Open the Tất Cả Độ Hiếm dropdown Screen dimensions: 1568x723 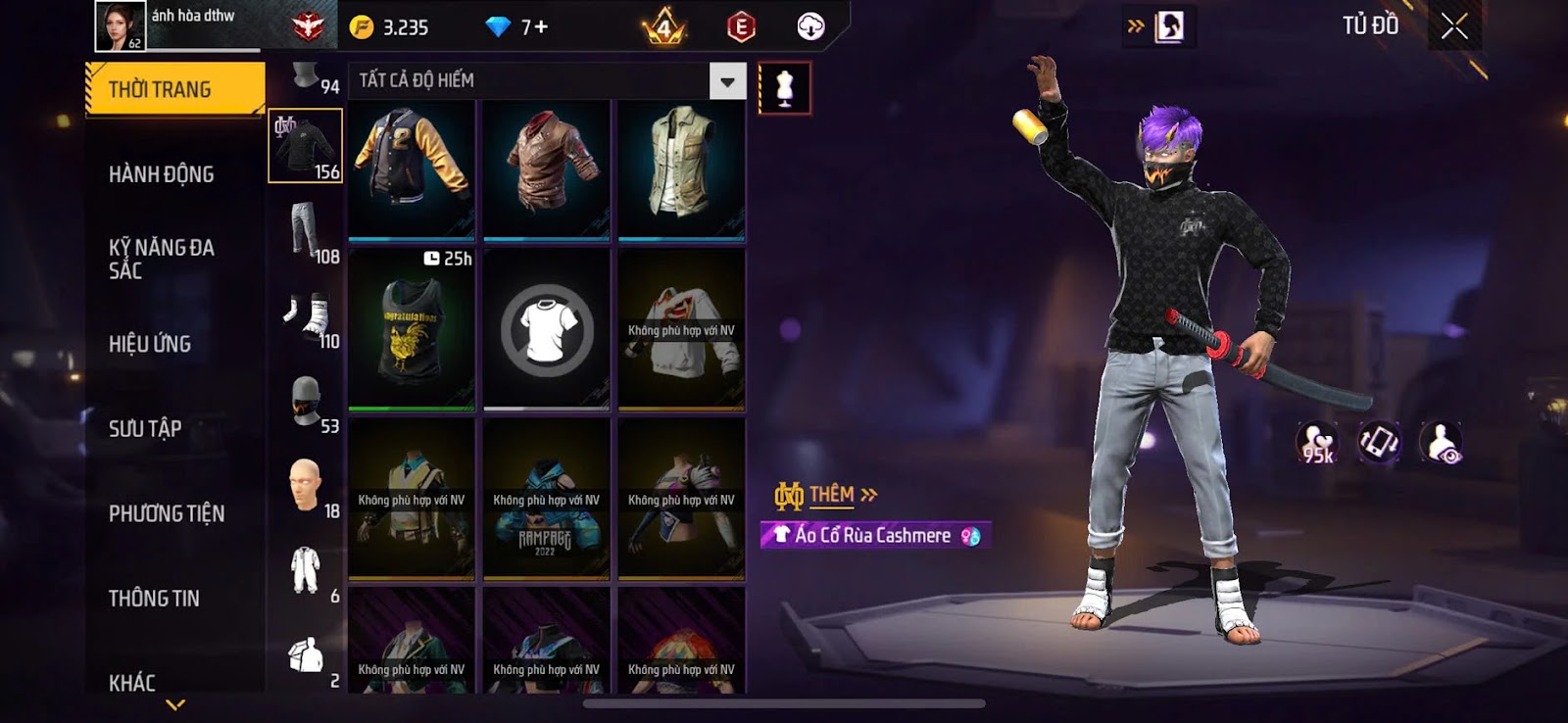(727, 81)
